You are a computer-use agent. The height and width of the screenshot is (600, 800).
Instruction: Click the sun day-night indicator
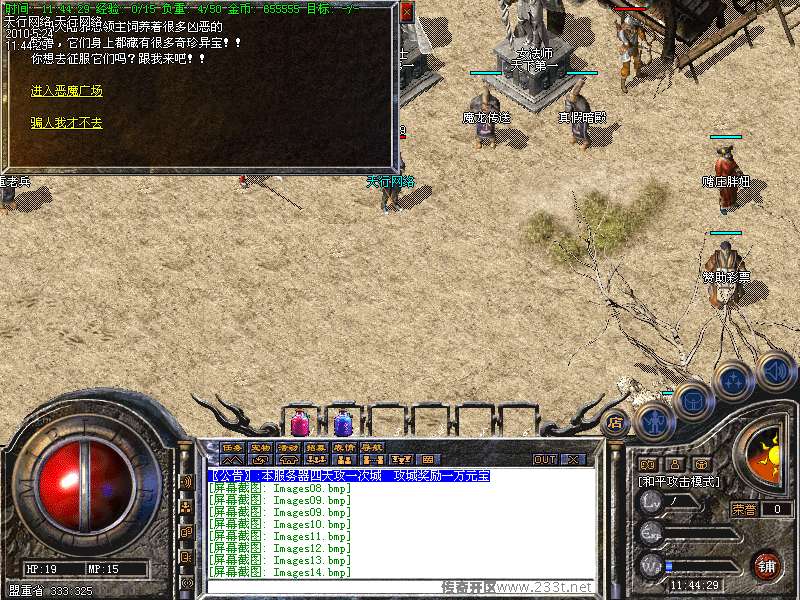[x=768, y=453]
